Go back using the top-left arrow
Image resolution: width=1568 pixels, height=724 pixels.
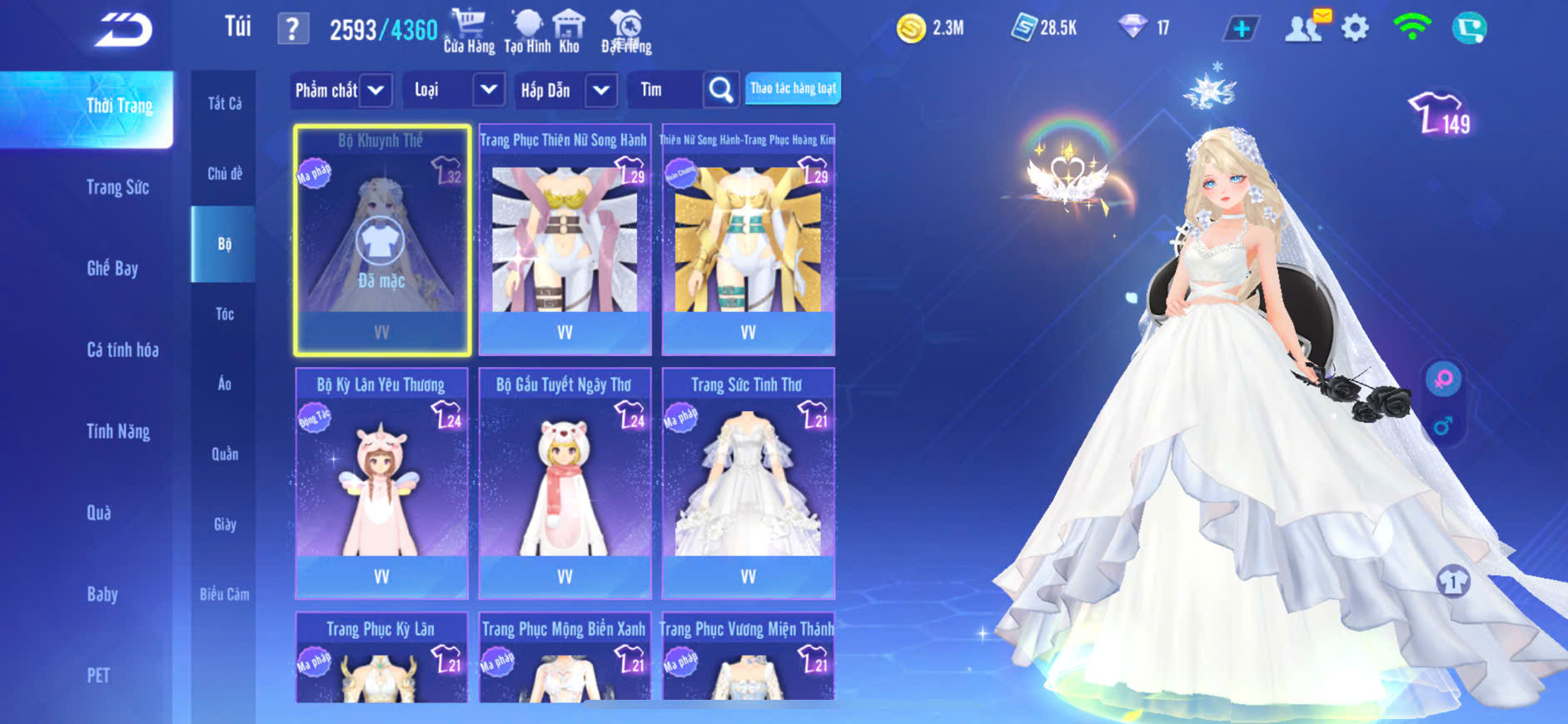click(123, 30)
